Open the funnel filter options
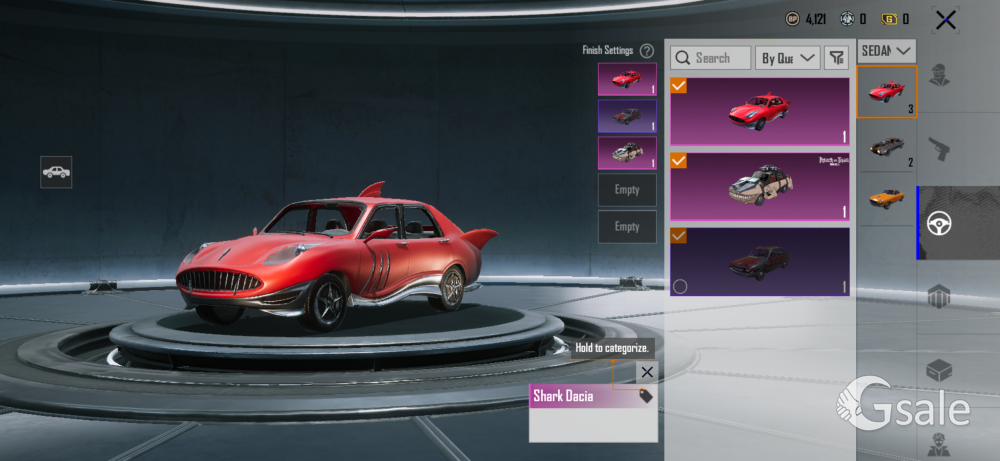The height and width of the screenshot is (461, 1000). [836, 58]
